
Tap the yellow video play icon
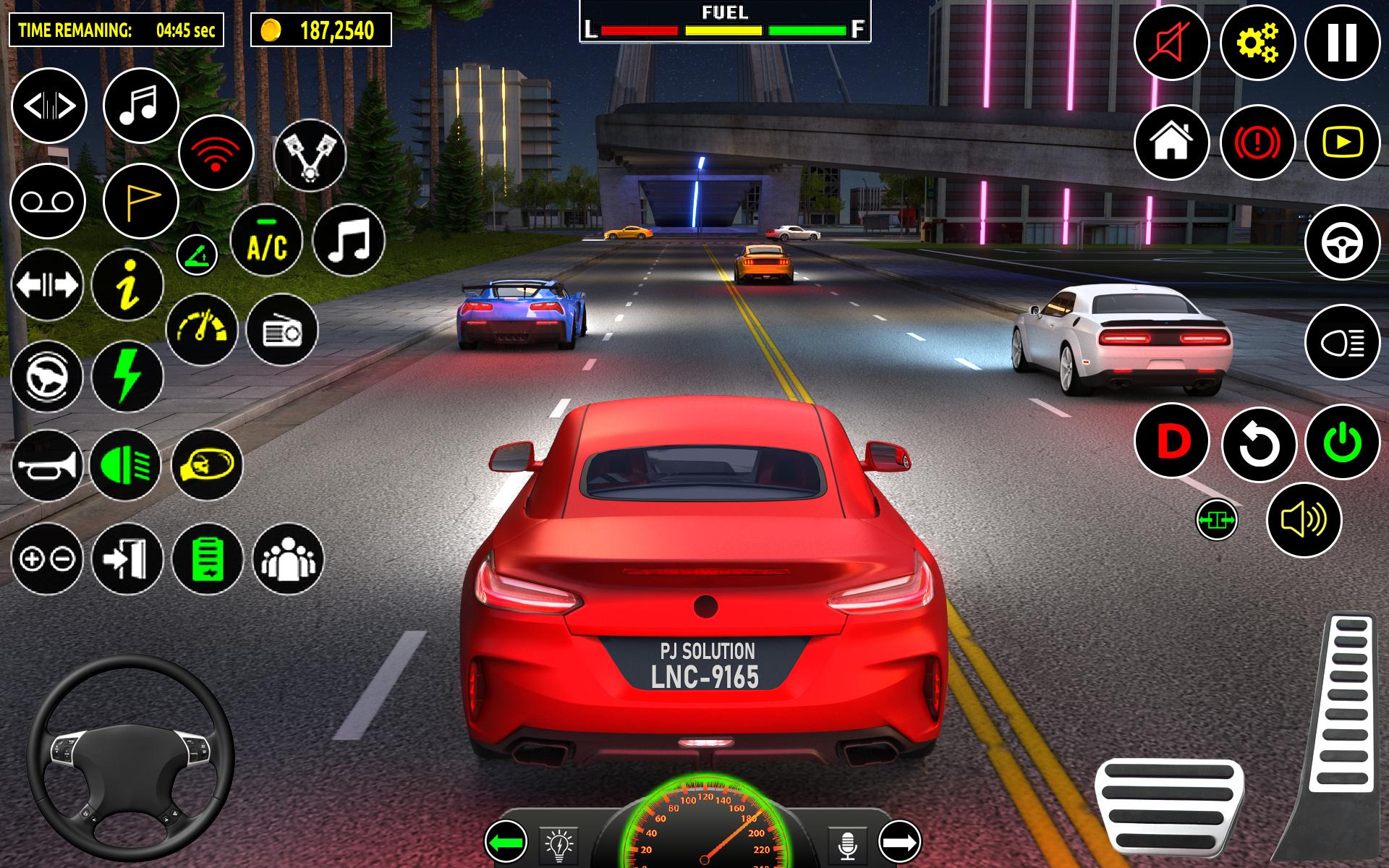pyautogui.click(x=1342, y=142)
